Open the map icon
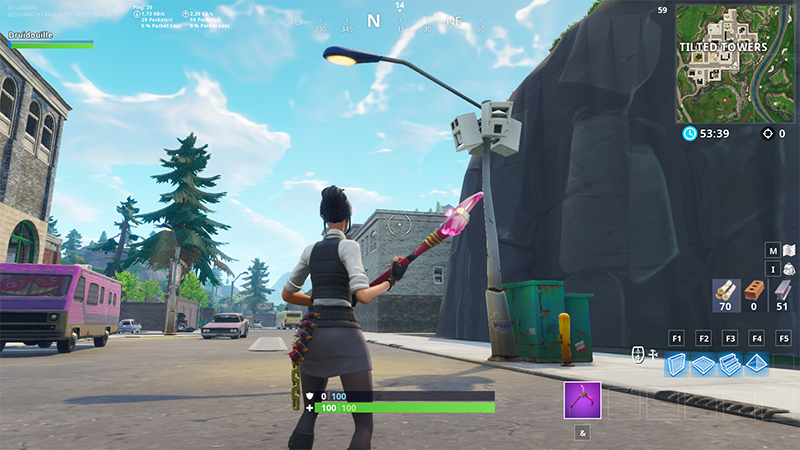 coord(788,250)
